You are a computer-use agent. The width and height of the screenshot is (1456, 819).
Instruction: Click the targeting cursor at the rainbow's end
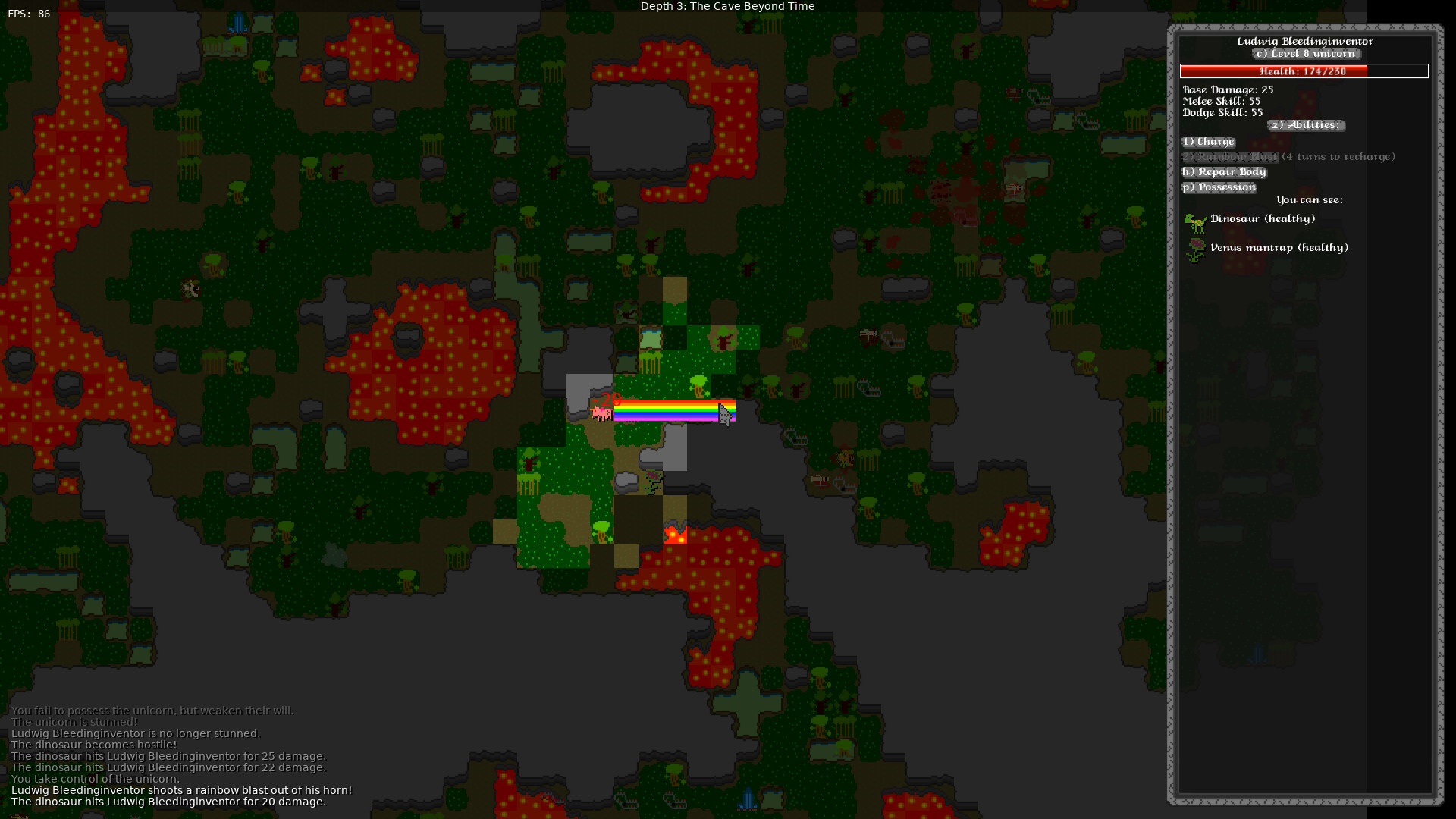coord(726,413)
